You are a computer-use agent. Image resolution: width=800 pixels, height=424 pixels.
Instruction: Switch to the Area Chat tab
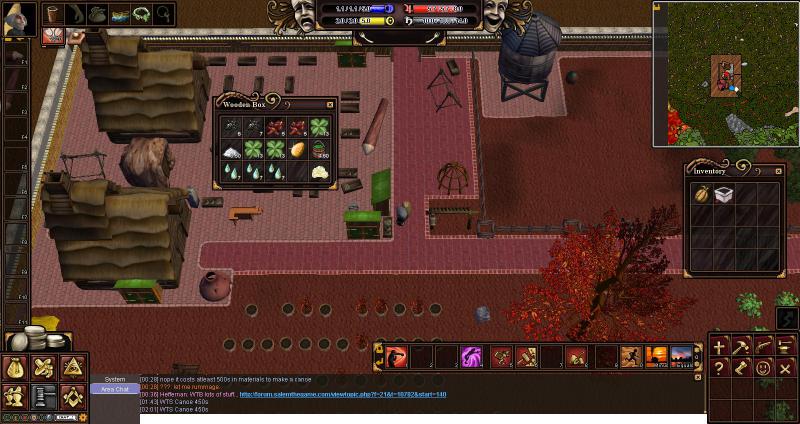[115, 389]
